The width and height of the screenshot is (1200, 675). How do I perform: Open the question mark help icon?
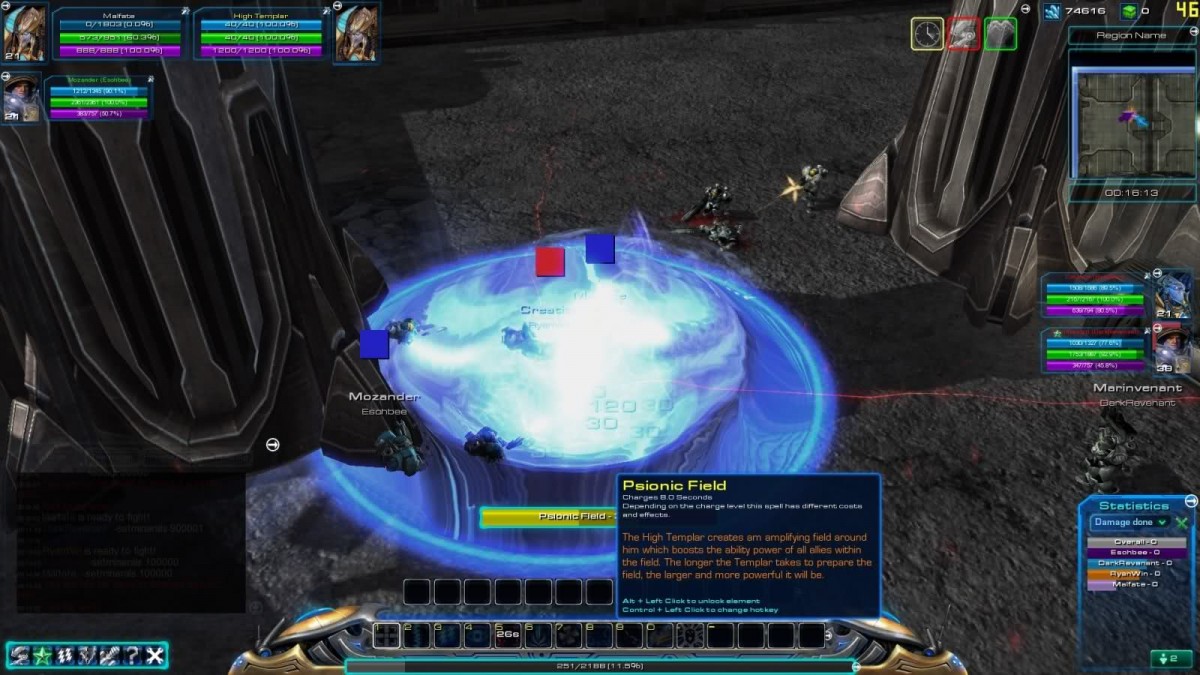[132, 655]
